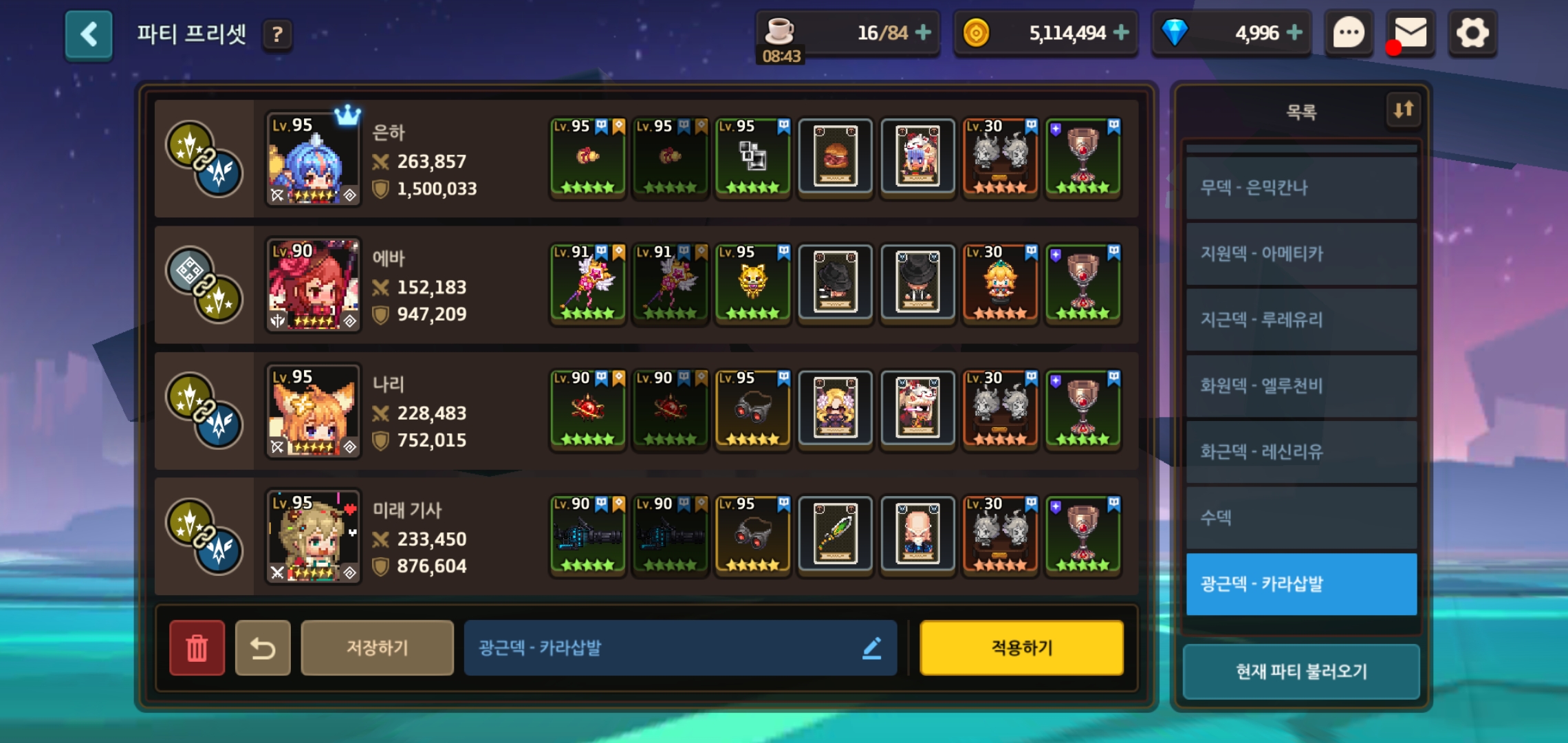This screenshot has width=1568, height=743.
Task: Add more coffee stamina with the plus
Action: 923,32
